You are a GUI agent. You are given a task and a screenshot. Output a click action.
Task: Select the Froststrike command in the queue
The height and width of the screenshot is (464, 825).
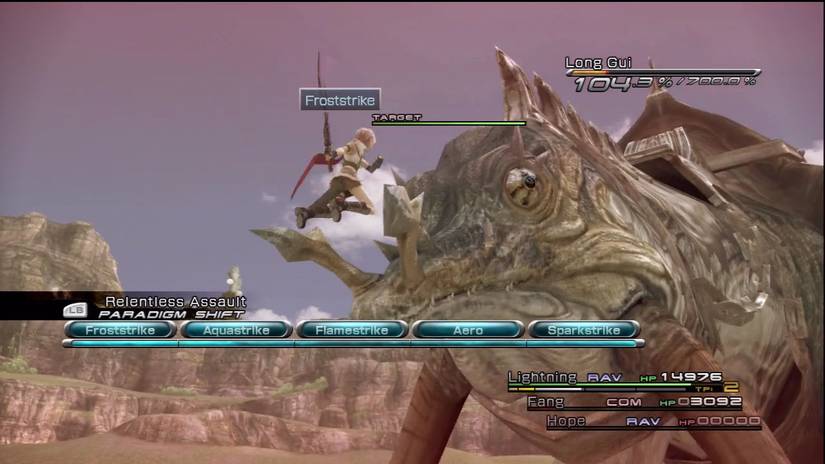tap(120, 329)
